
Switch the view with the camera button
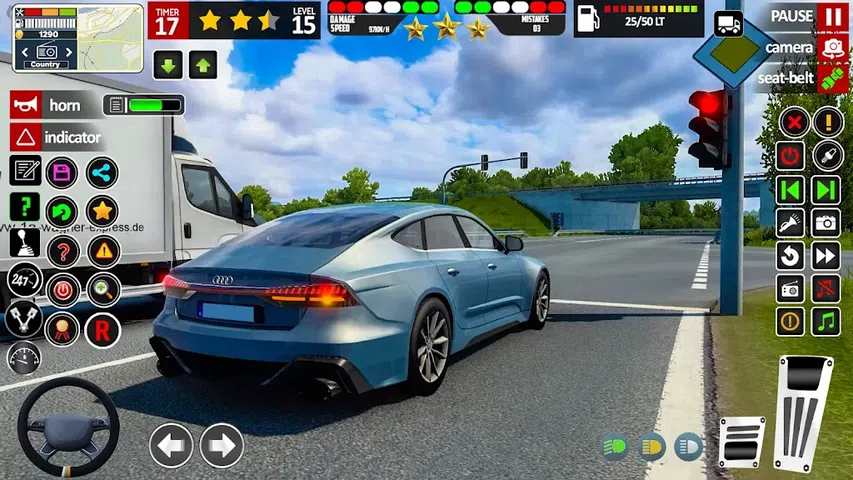(x=832, y=48)
